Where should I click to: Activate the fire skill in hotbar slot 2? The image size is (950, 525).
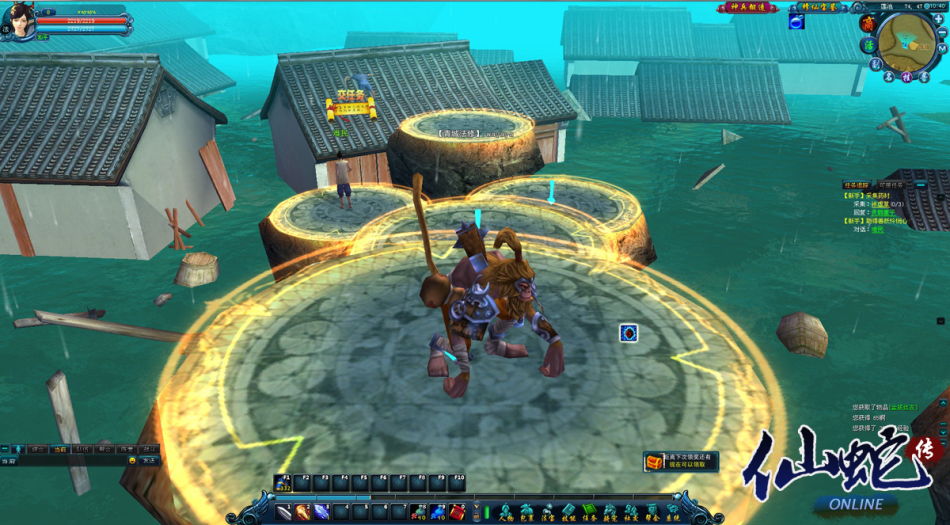coord(302,512)
